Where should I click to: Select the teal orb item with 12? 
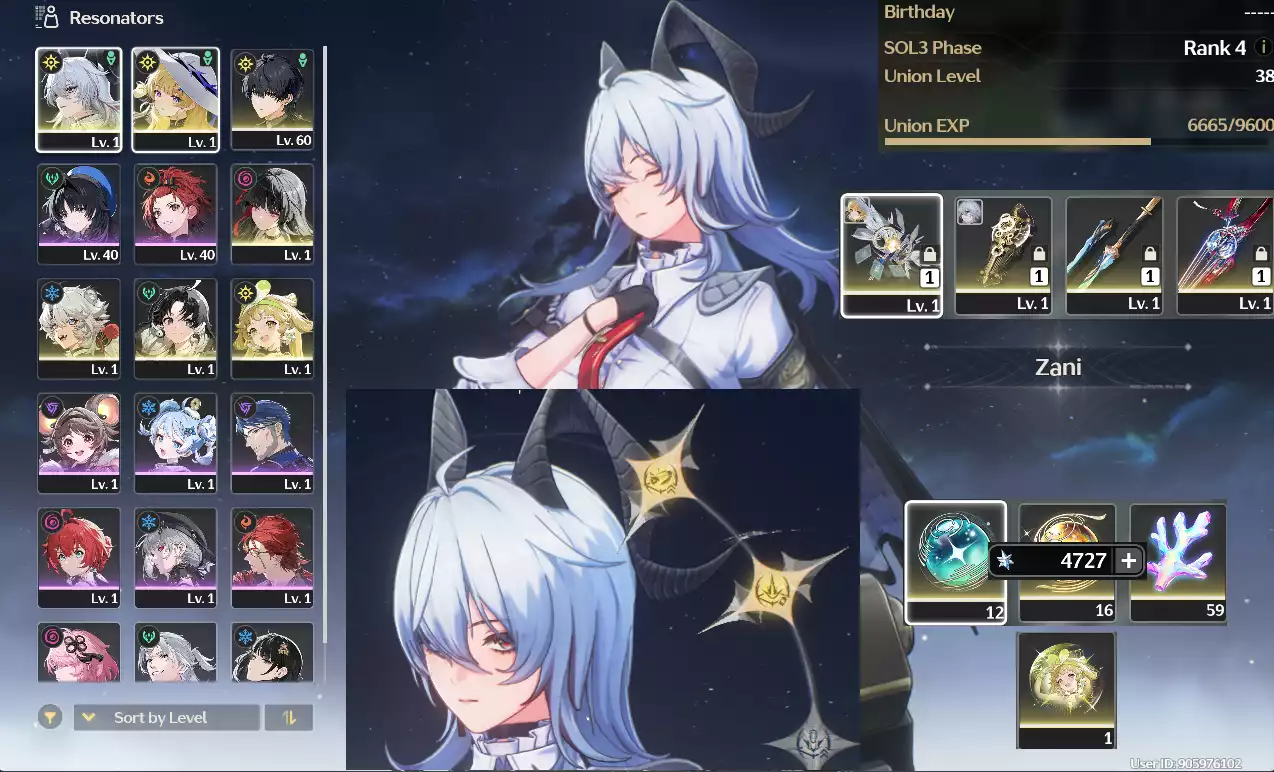[x=955, y=561]
